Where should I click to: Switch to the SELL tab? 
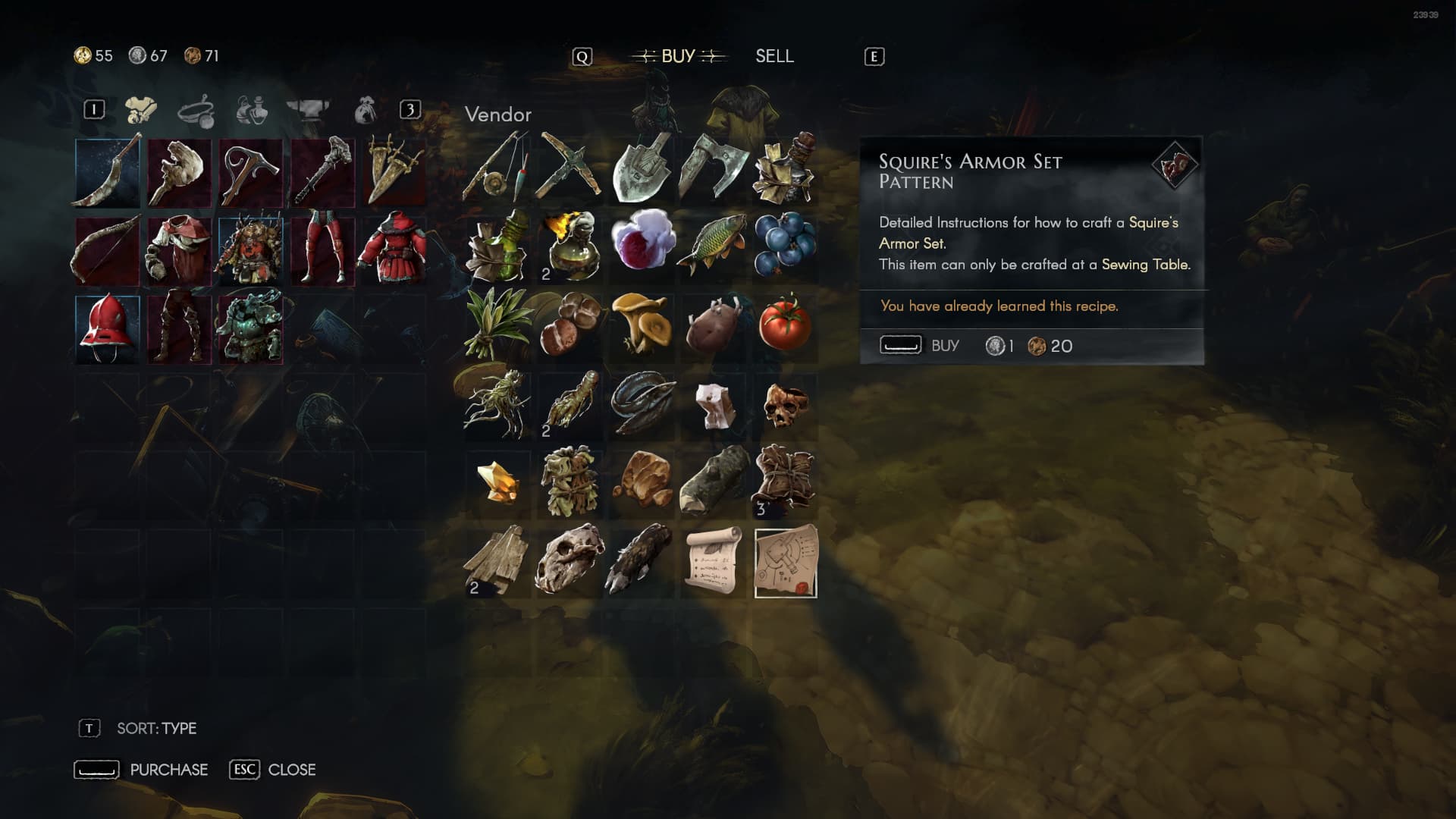[x=774, y=56]
